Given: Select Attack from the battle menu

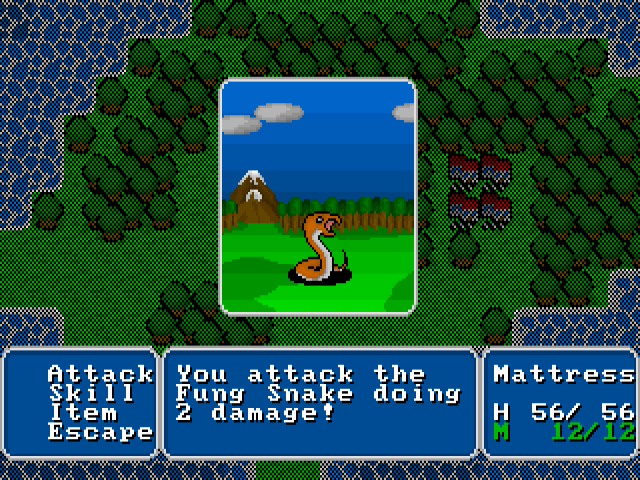Looking at the screenshot, I should point(100,374).
